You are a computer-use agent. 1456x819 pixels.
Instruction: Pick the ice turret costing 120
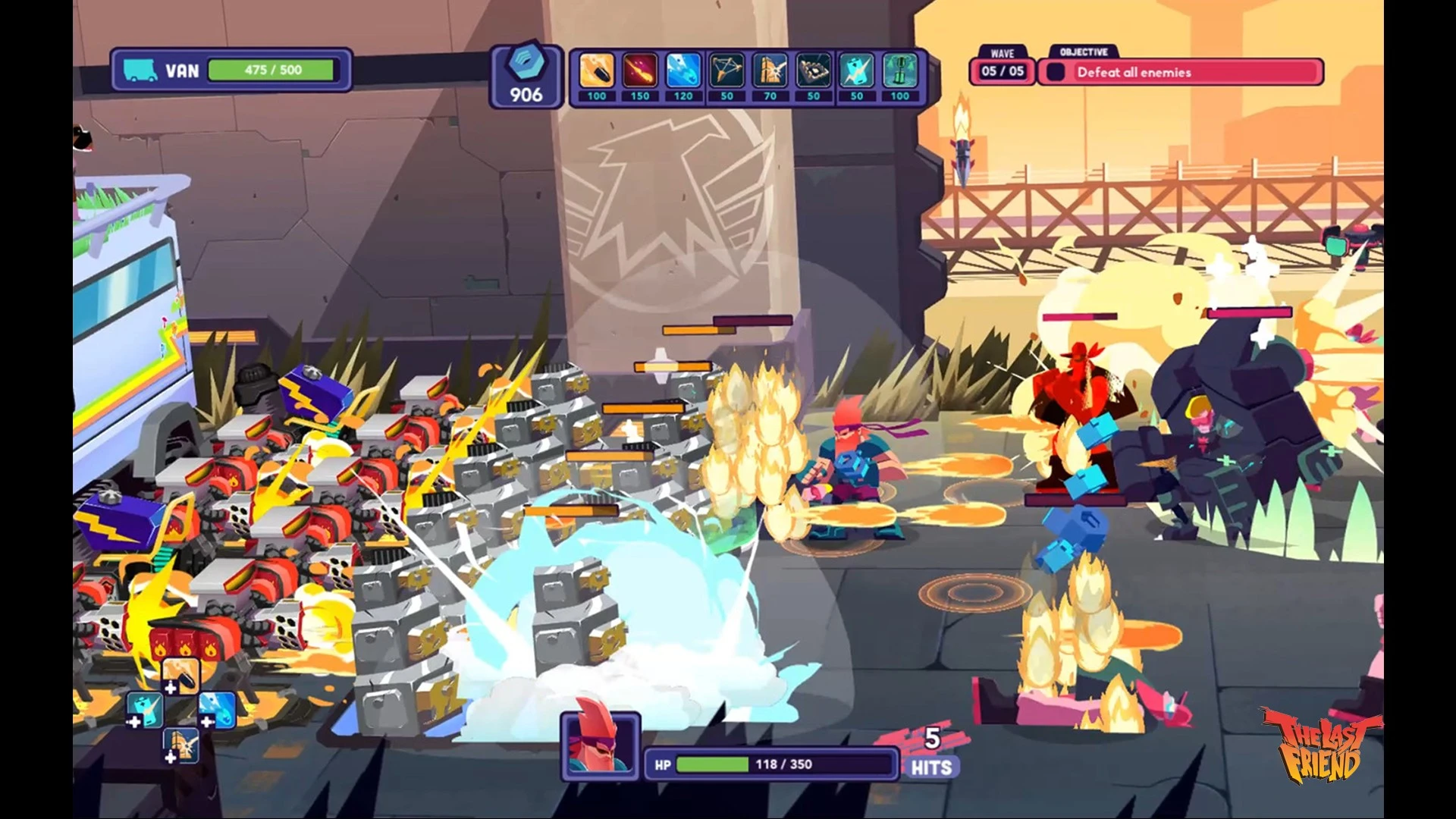point(683,73)
